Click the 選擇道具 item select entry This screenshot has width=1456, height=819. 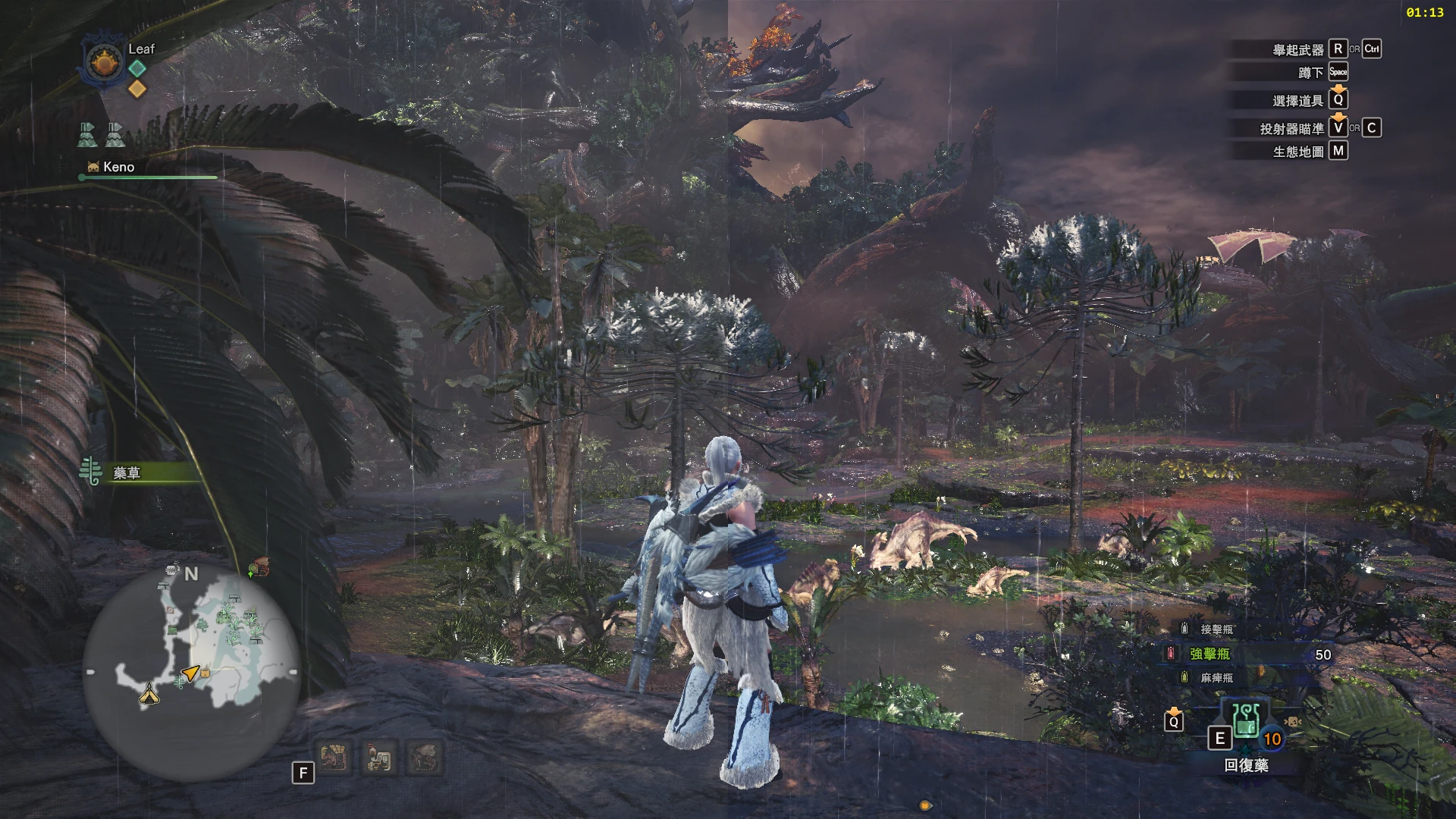pos(1298,101)
